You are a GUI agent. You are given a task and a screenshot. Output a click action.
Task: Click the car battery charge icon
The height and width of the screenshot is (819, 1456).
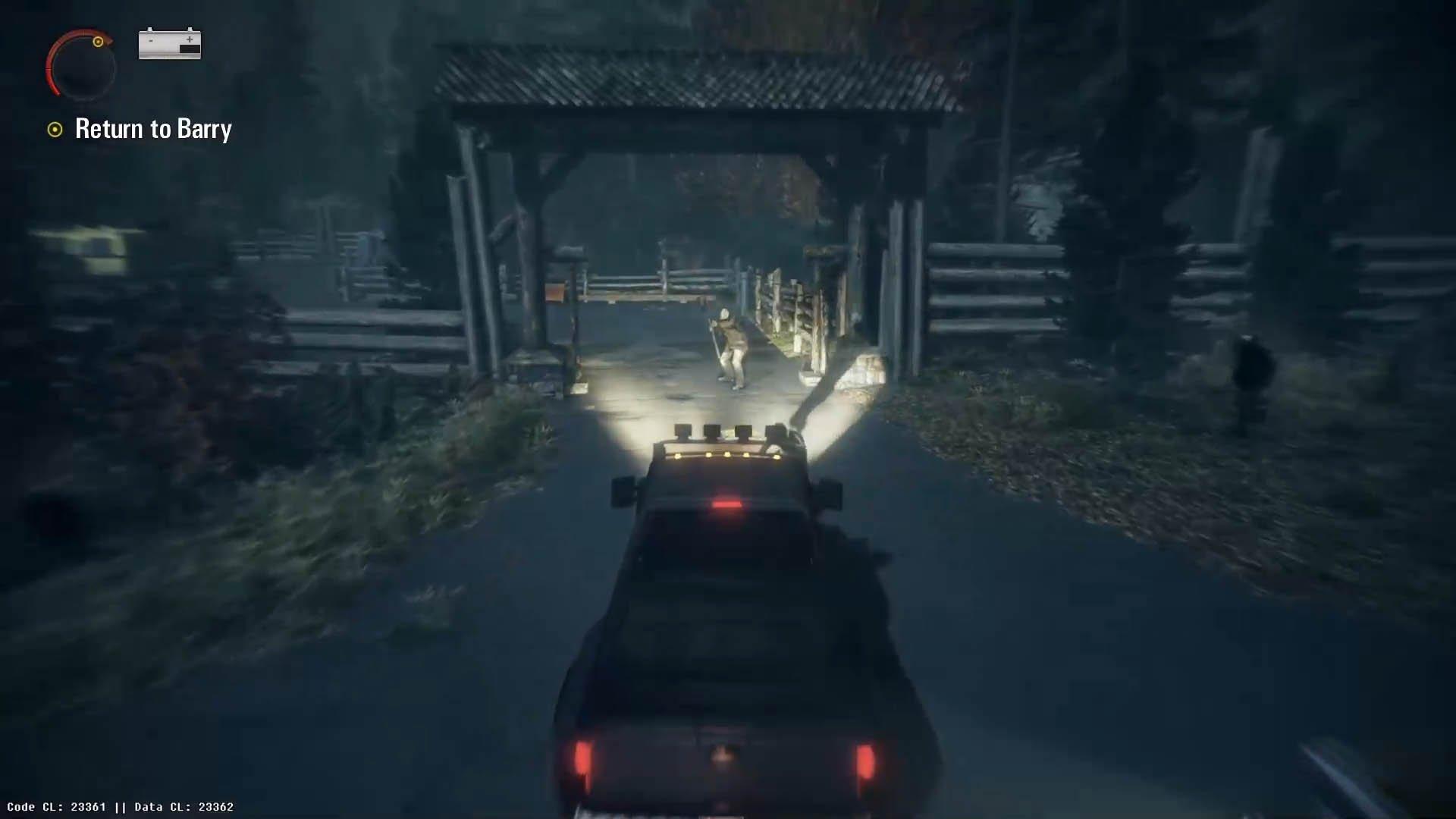[168, 45]
